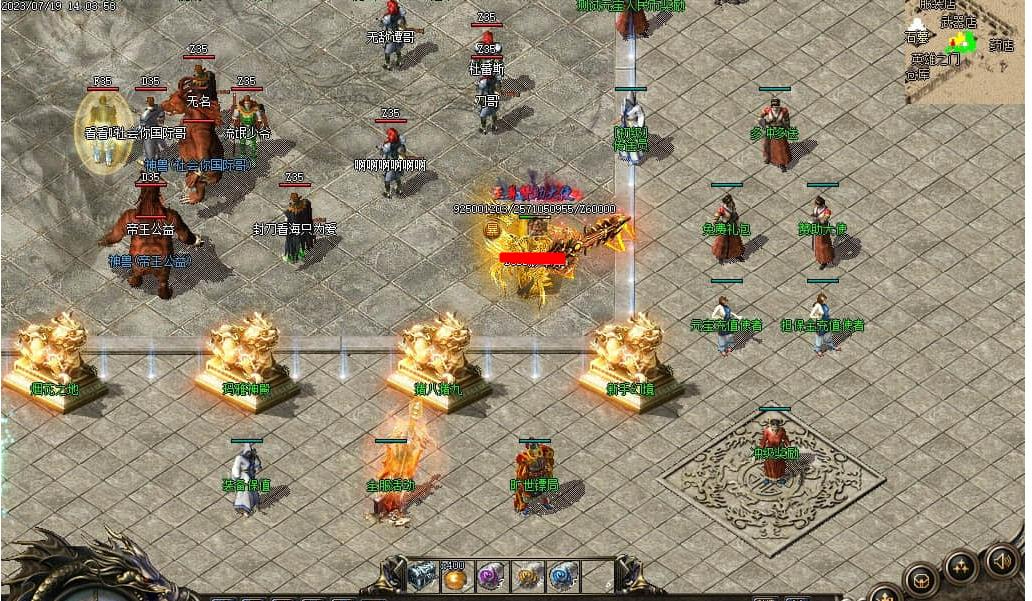Select the 武器店 label on the minimap
The image size is (1032, 601).
point(958,22)
